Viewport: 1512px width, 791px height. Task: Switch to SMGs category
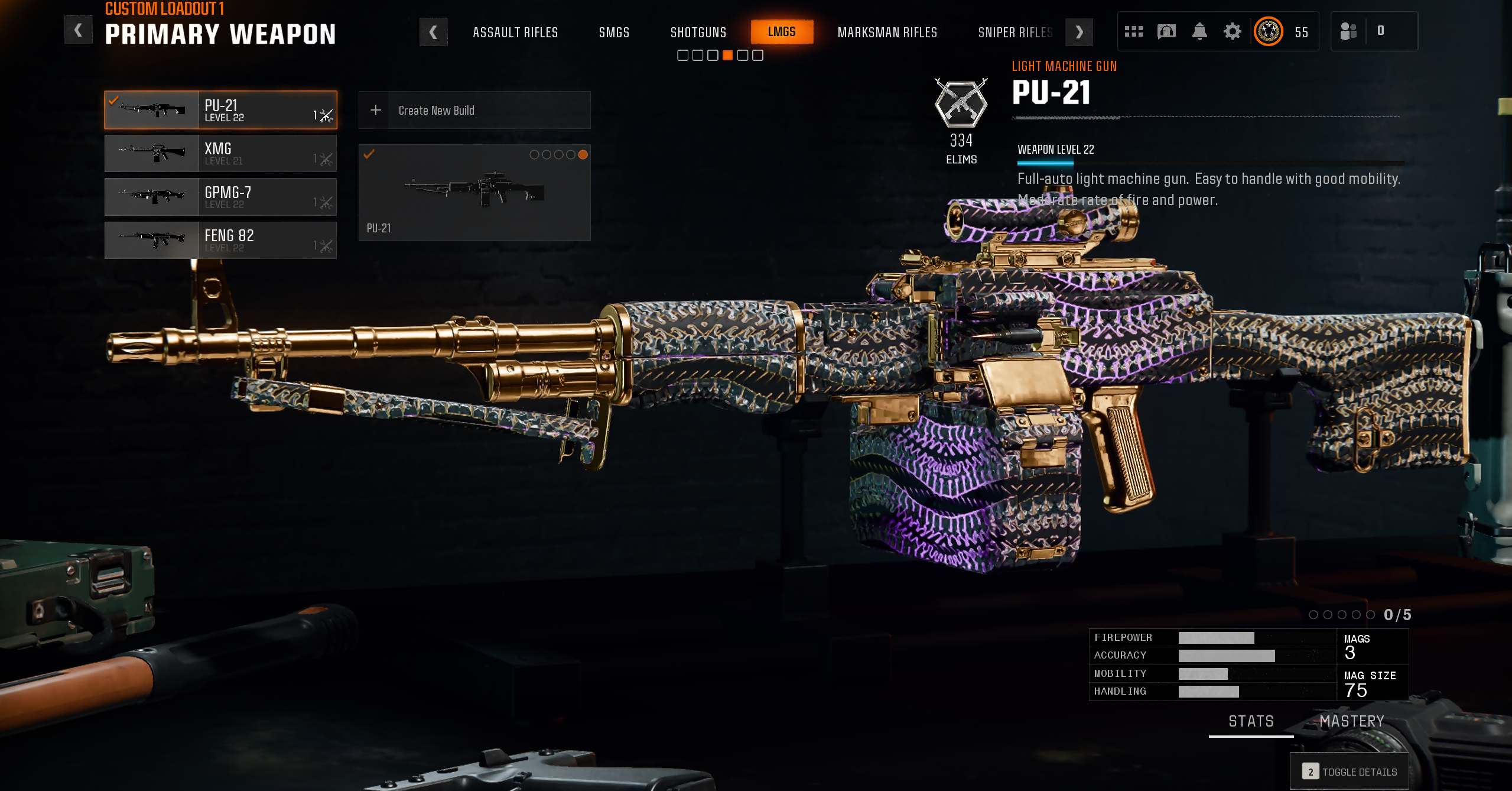pyautogui.click(x=614, y=33)
